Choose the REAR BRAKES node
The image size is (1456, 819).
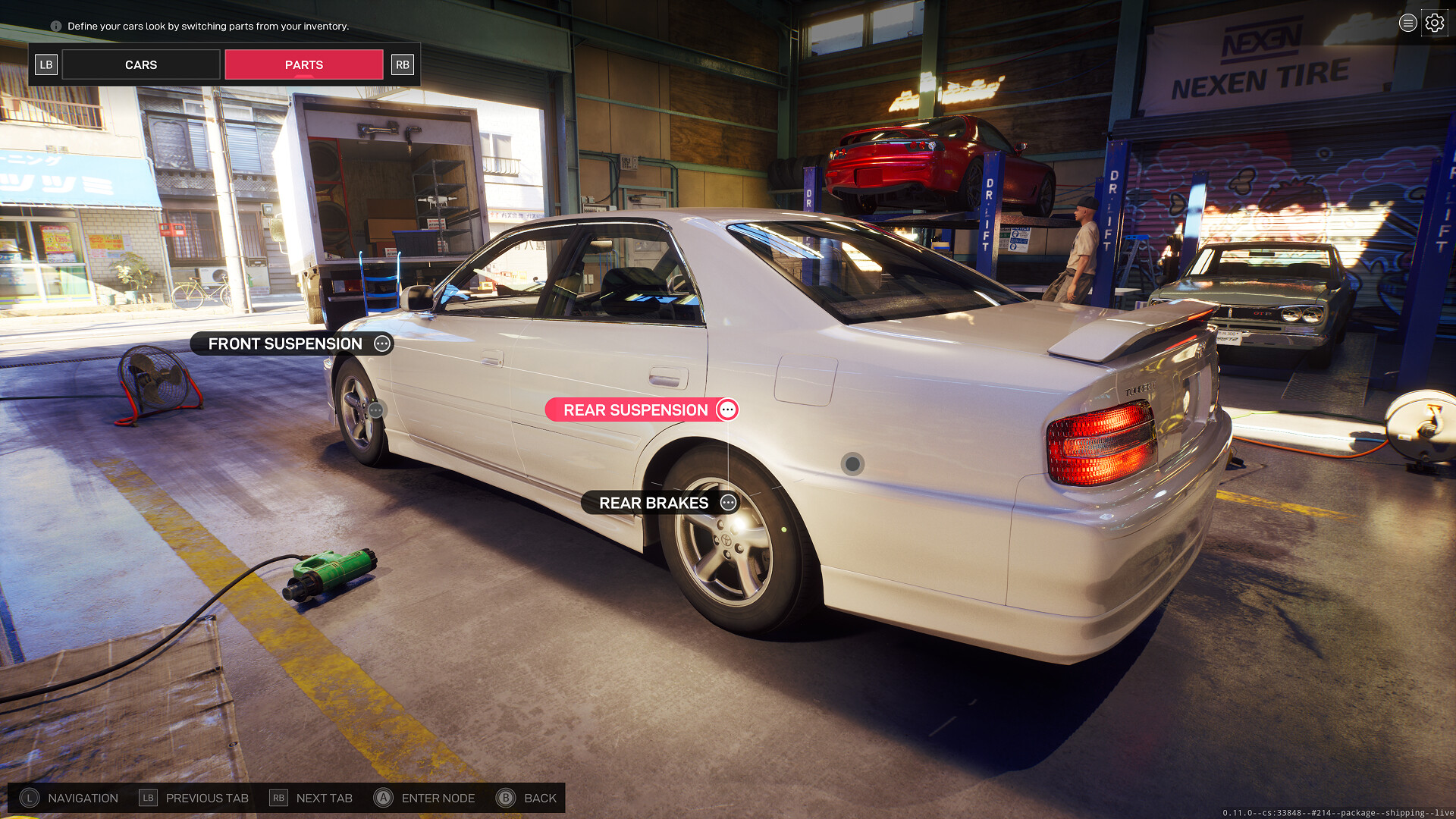click(659, 503)
